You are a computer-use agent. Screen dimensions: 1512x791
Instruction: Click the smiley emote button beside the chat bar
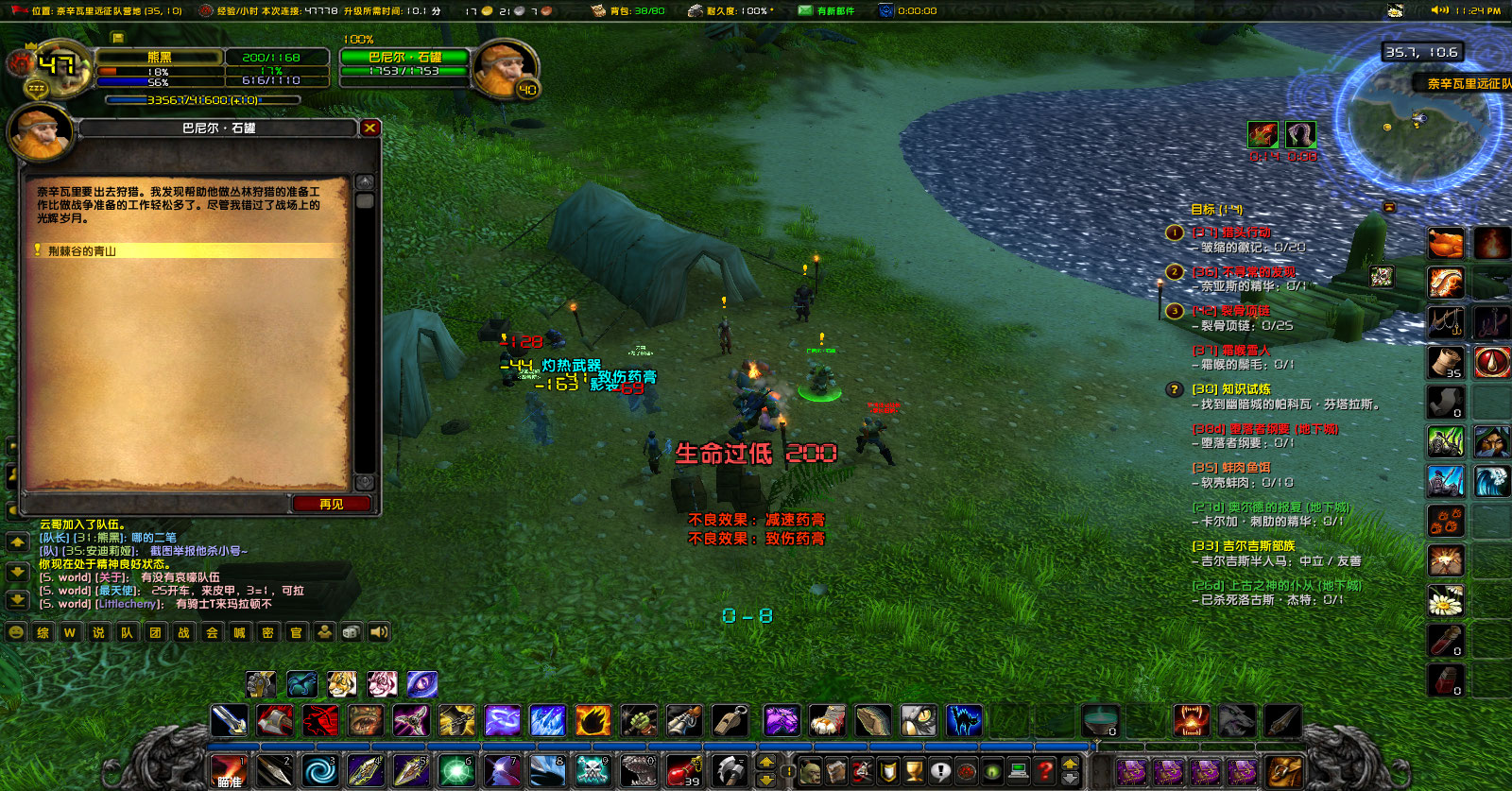coord(16,633)
